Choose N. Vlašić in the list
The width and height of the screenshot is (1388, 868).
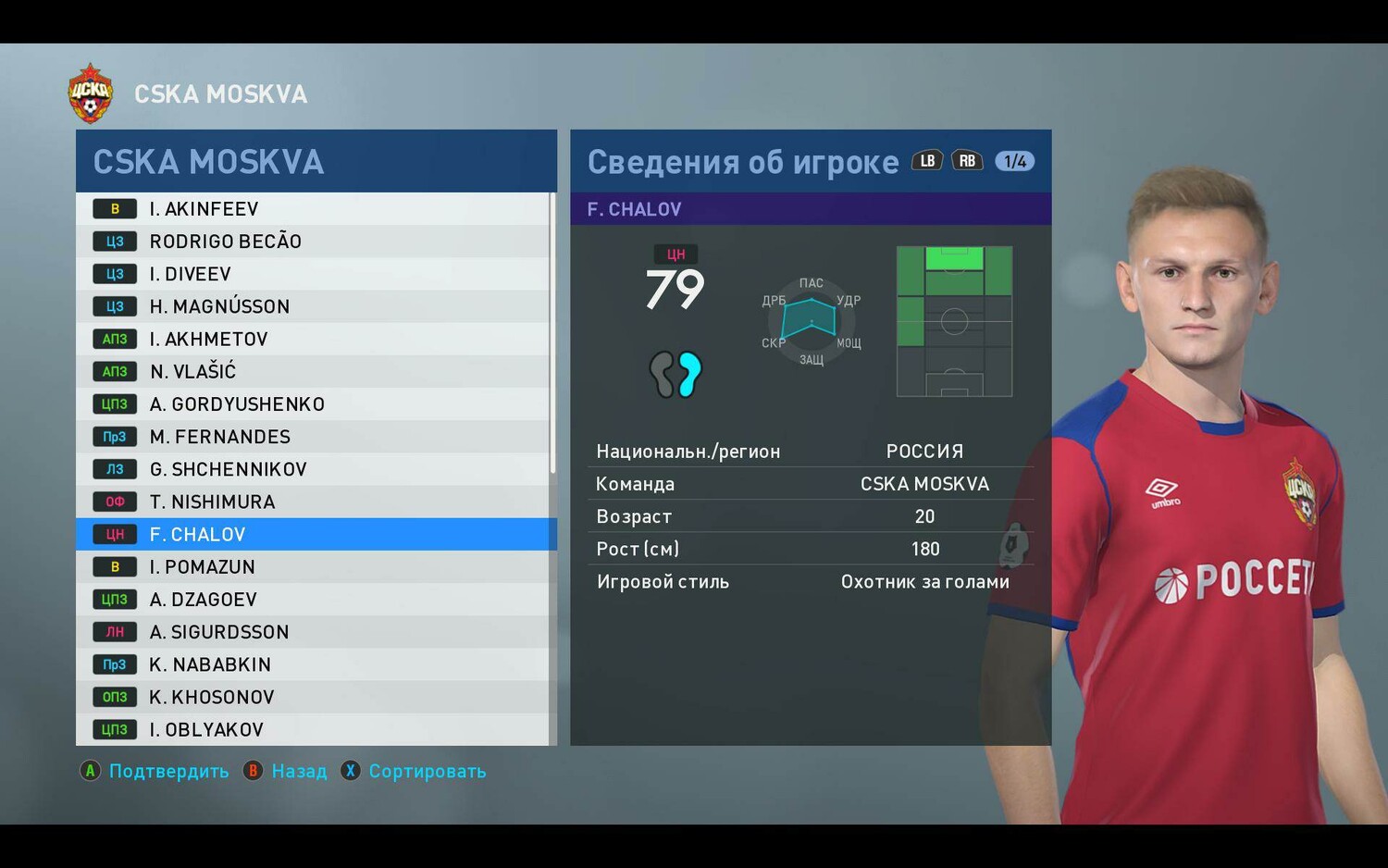point(315,371)
